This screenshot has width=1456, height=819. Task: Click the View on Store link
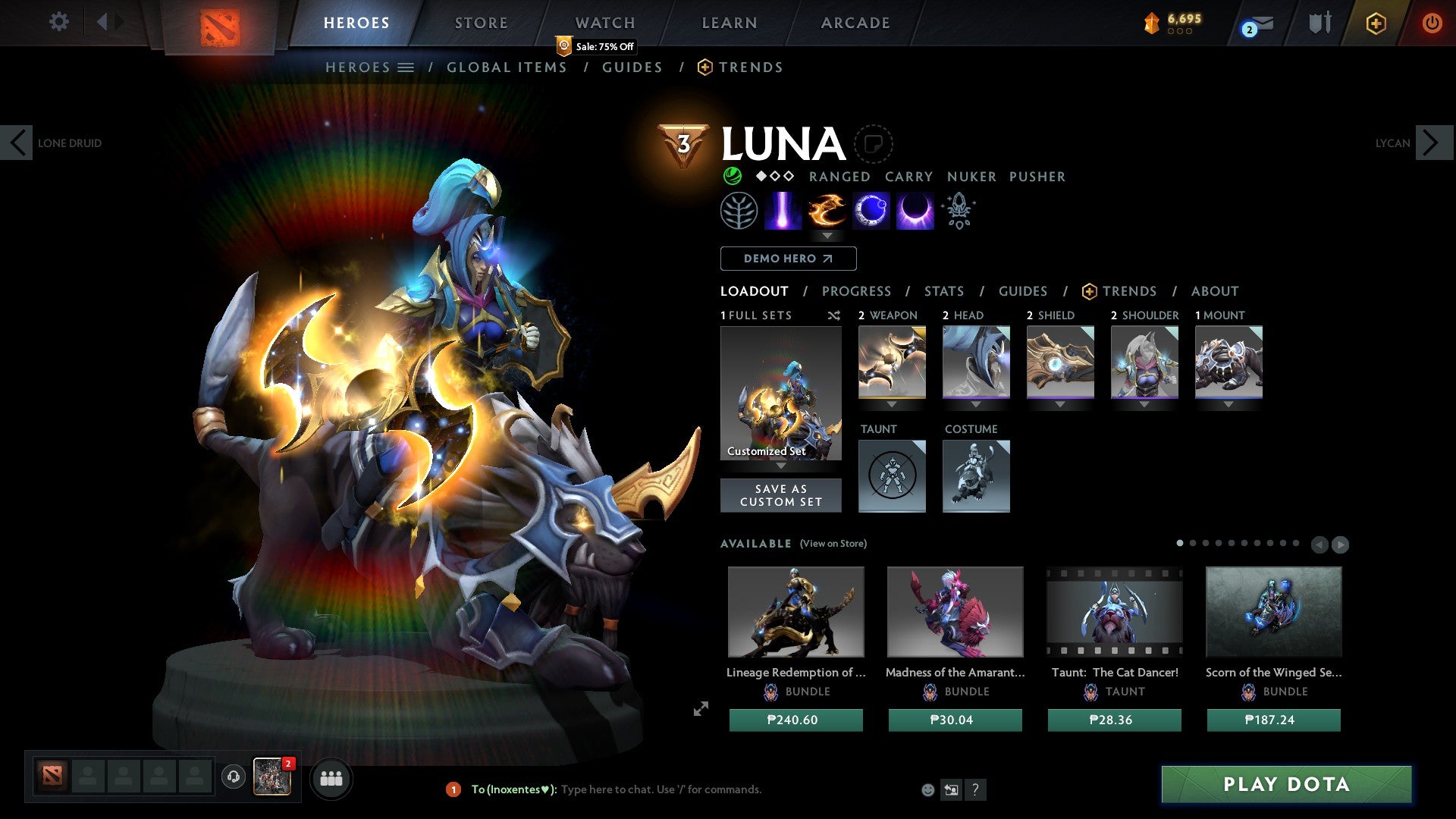tap(833, 544)
